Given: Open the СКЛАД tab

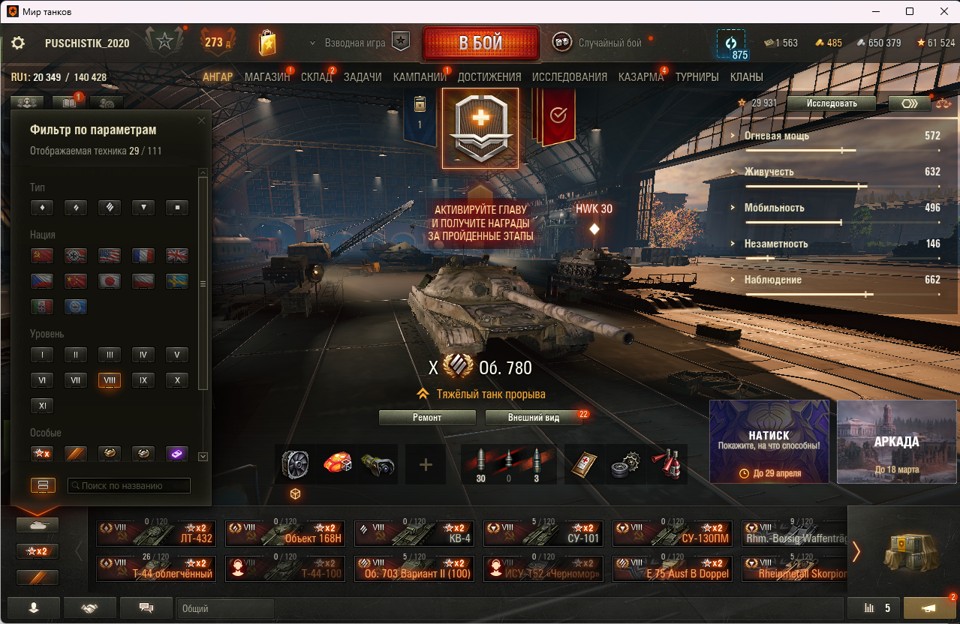Looking at the screenshot, I should (x=316, y=77).
